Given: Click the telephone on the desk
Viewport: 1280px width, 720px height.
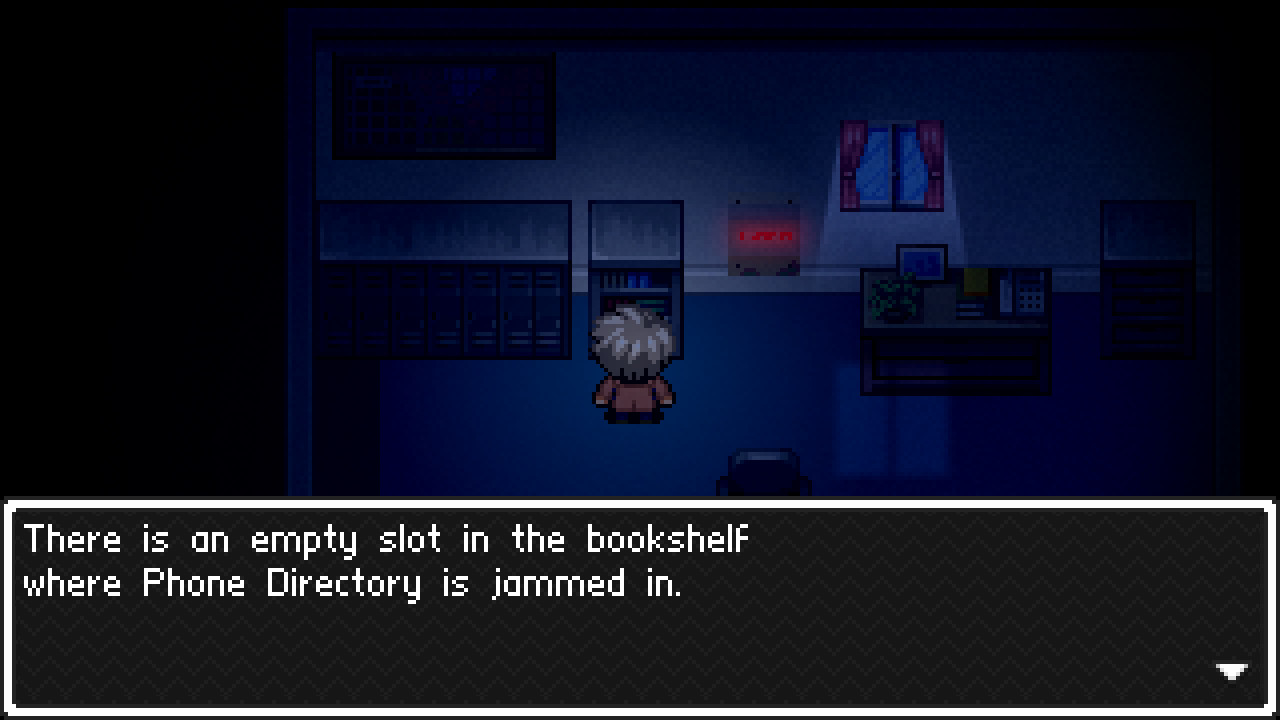Looking at the screenshot, I should tap(1030, 295).
